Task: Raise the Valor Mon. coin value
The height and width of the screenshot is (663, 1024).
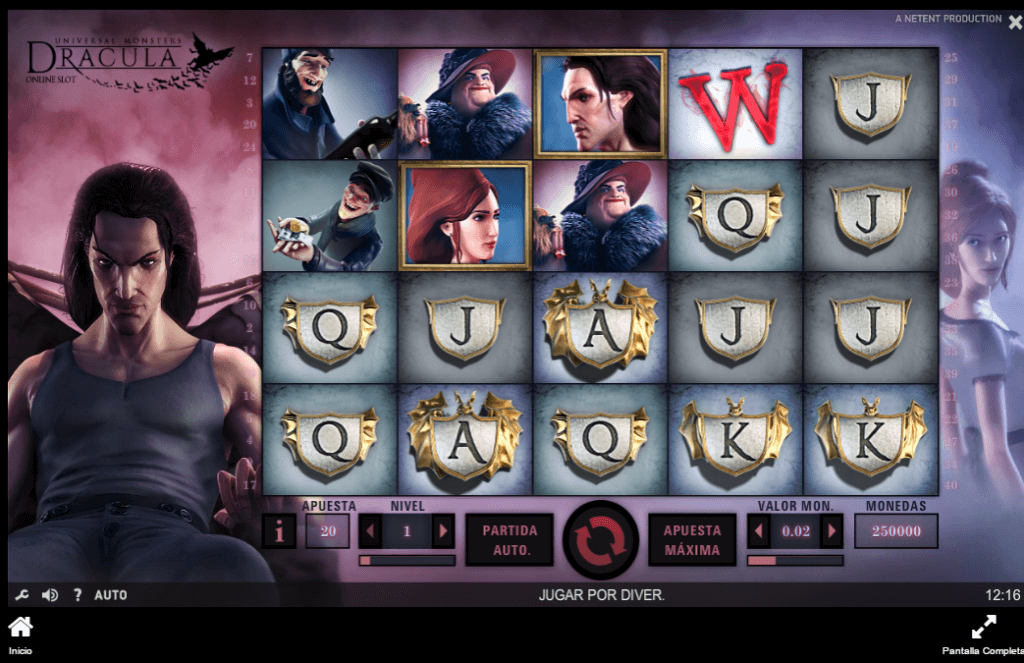Action: click(831, 532)
